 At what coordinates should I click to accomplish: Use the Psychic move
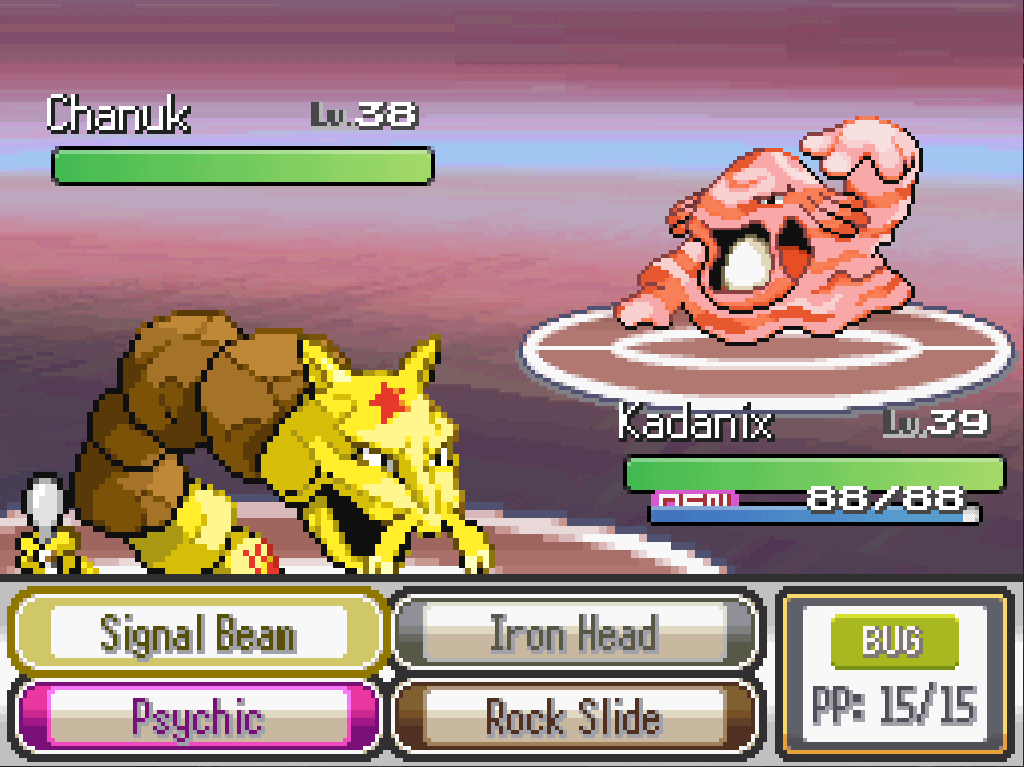[x=198, y=716]
